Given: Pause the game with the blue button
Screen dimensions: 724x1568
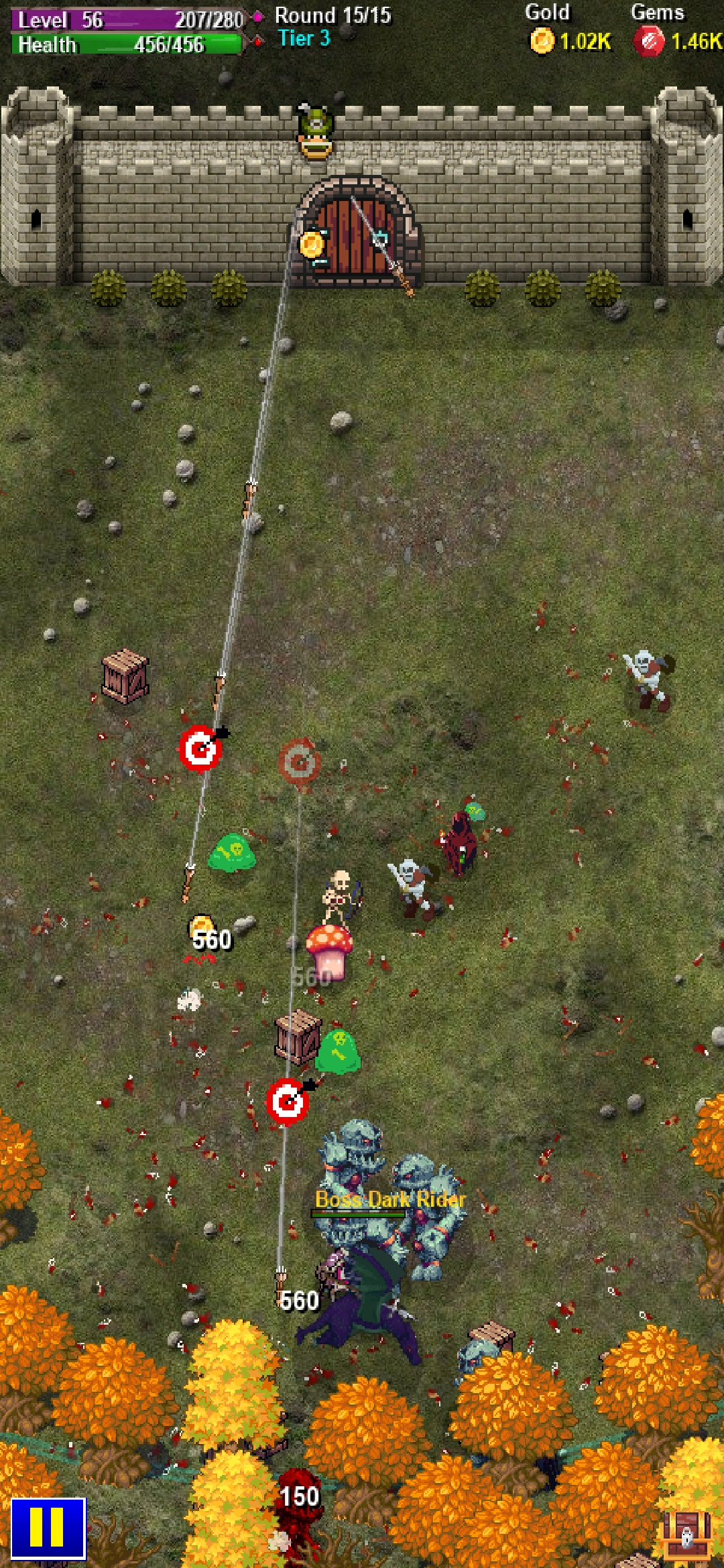Looking at the screenshot, I should click(48, 1528).
